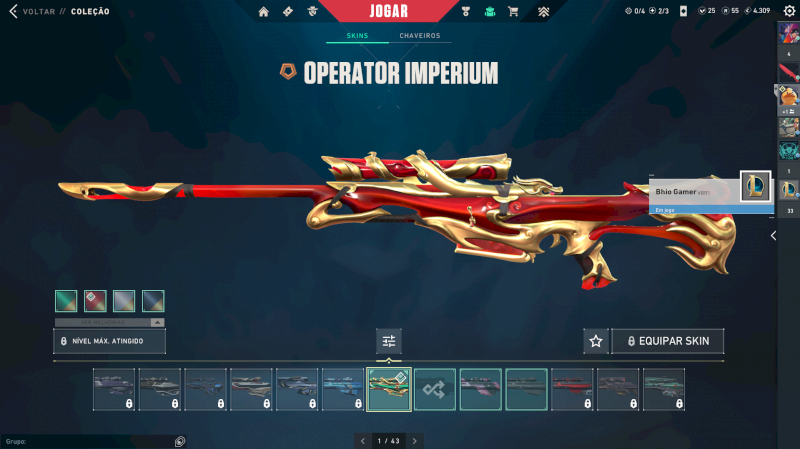Open the green agents icon in top bar
The width and height of the screenshot is (800, 449).
tap(490, 11)
